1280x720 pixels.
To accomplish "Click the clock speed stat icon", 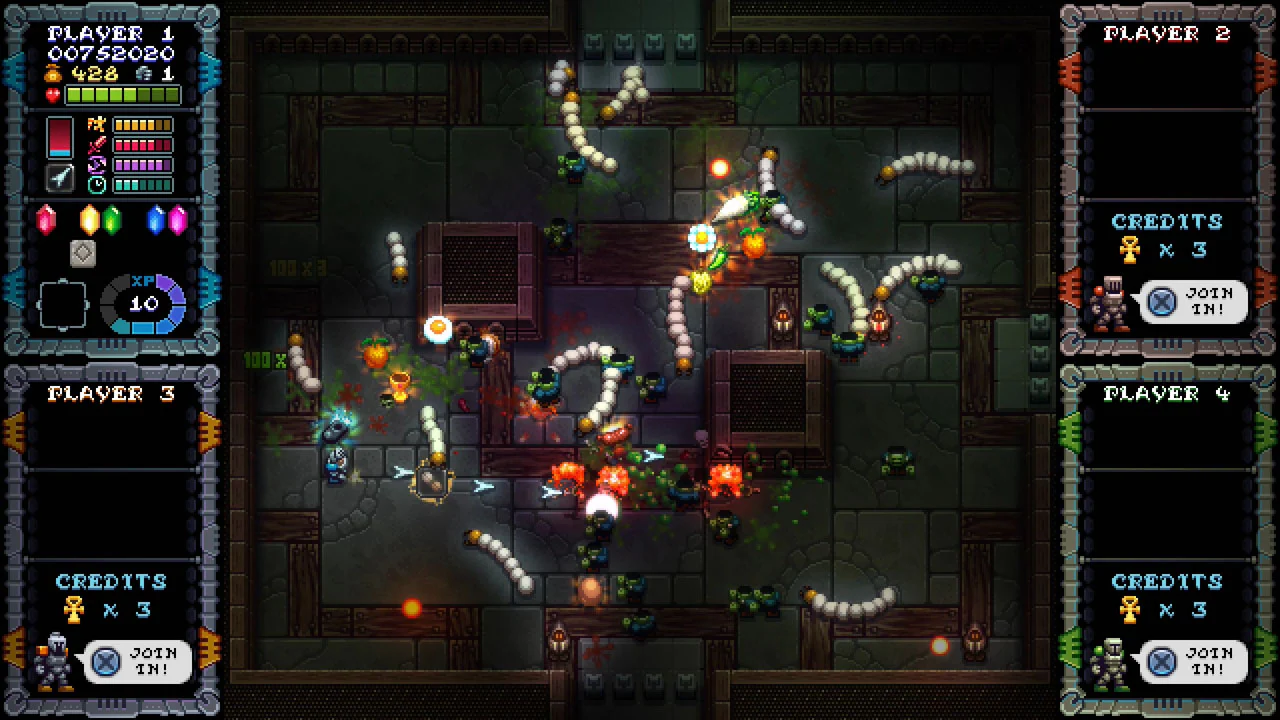I will click(x=95, y=184).
